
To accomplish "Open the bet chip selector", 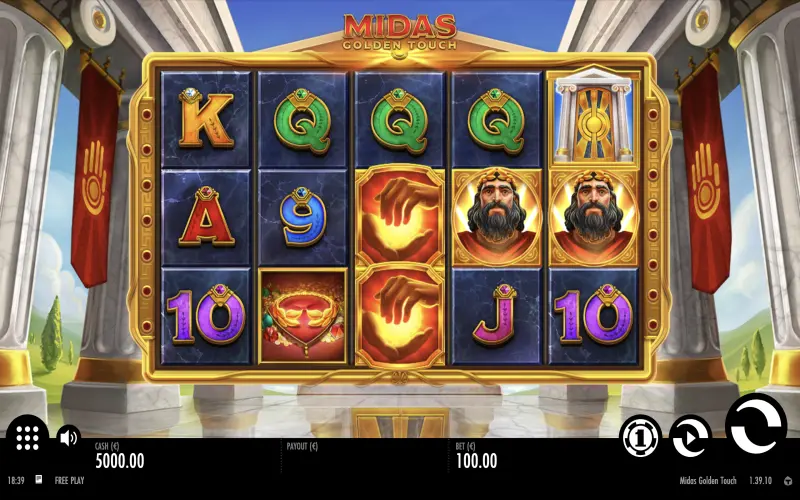I will pyautogui.click(x=640, y=437).
